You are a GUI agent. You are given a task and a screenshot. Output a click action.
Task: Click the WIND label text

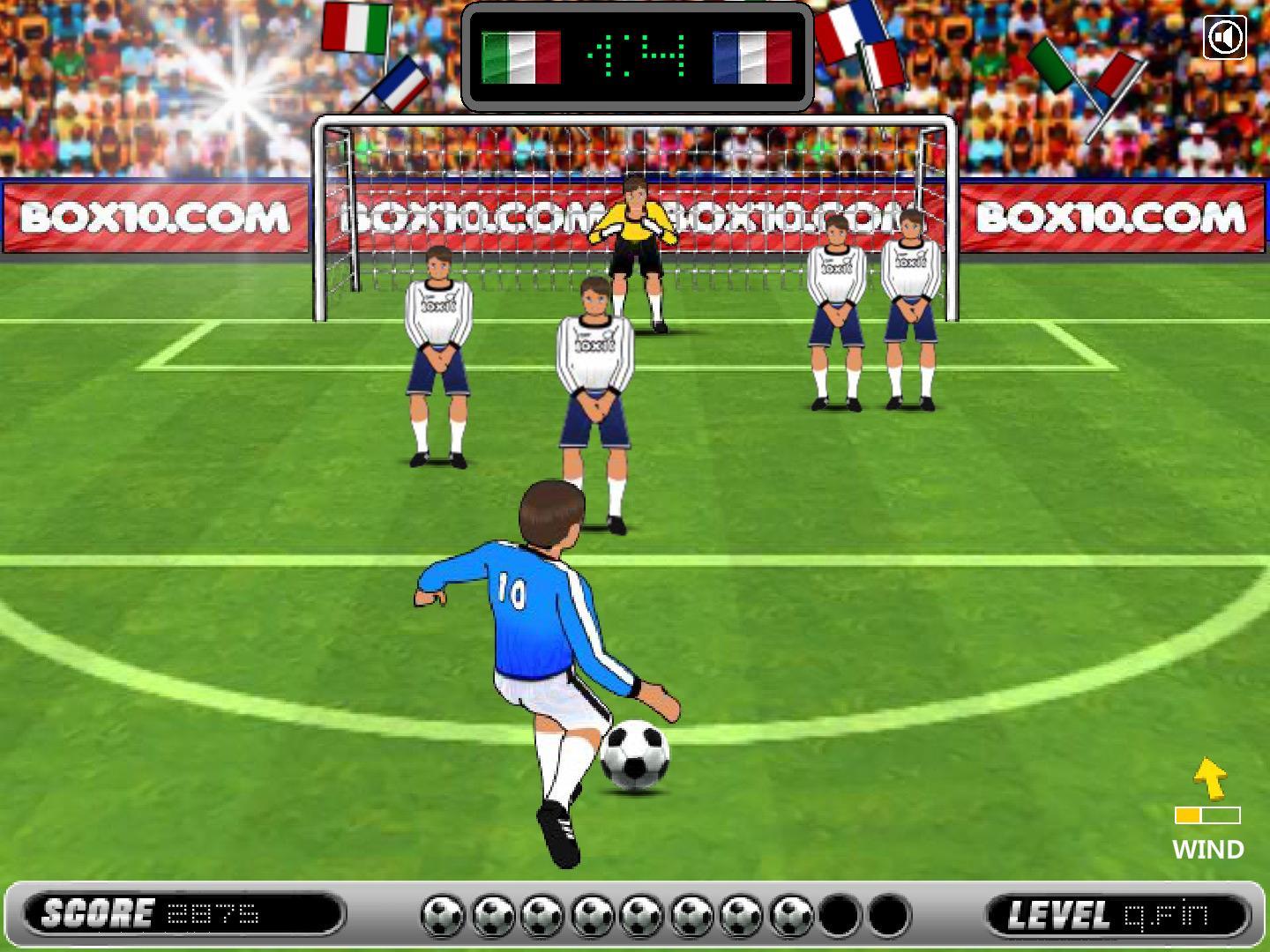tap(1207, 850)
